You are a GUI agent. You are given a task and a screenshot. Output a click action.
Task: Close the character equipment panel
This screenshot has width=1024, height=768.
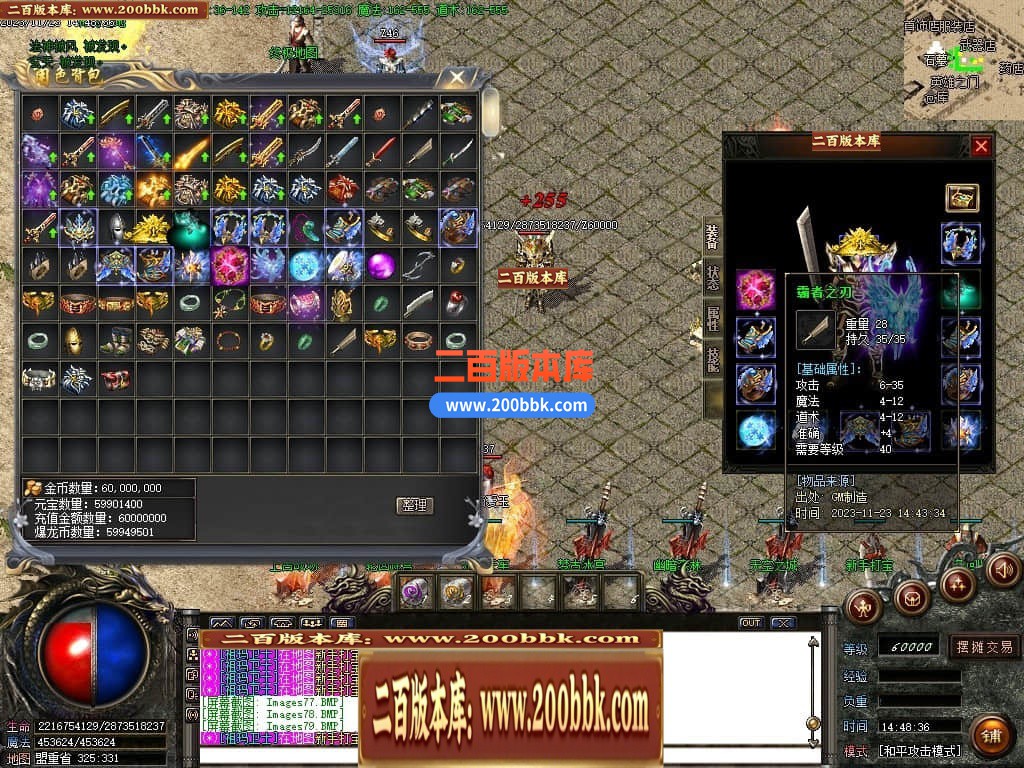(x=981, y=146)
